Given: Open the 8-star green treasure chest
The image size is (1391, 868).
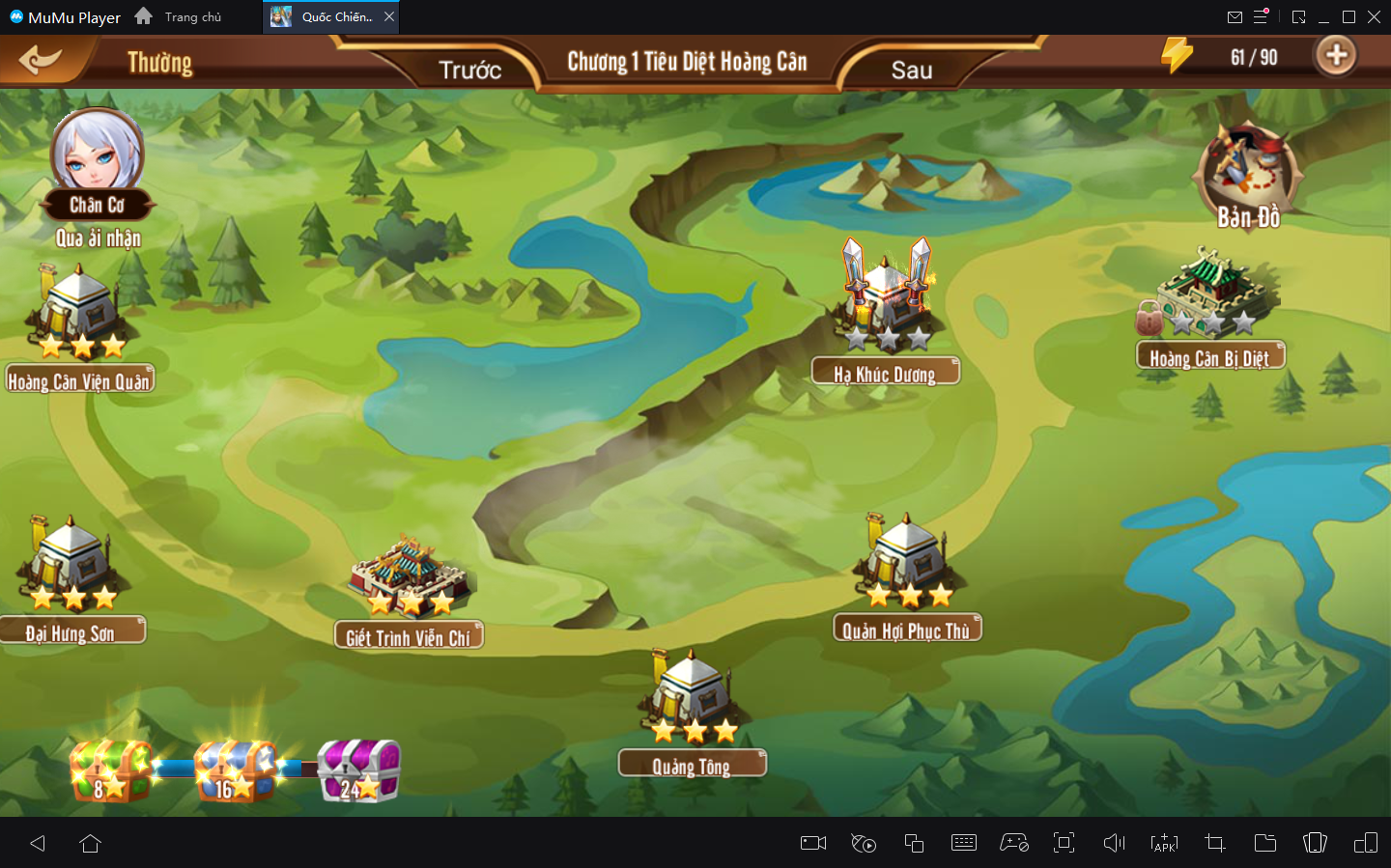Looking at the screenshot, I should coord(109,770).
